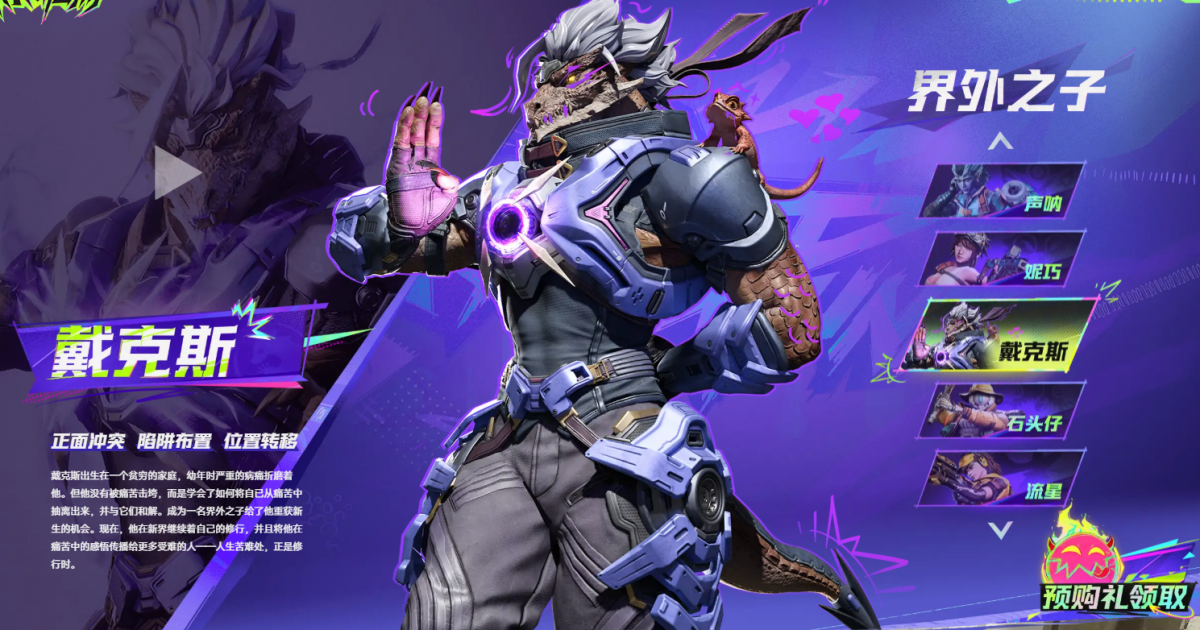
Task: Click the up arrow above the character list
Action: [x=1000, y=142]
